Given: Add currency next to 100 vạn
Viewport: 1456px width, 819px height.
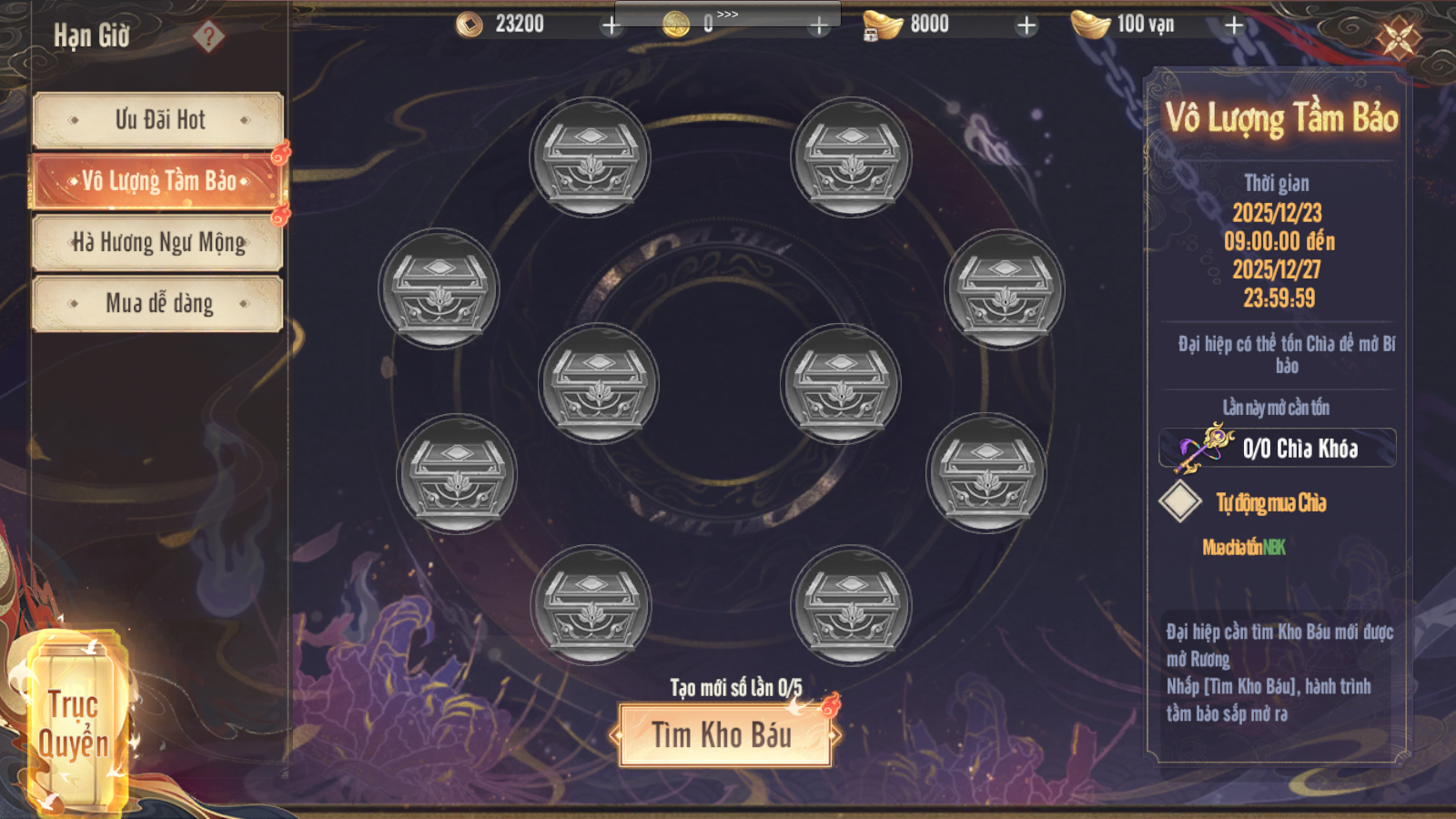Looking at the screenshot, I should (1234, 25).
